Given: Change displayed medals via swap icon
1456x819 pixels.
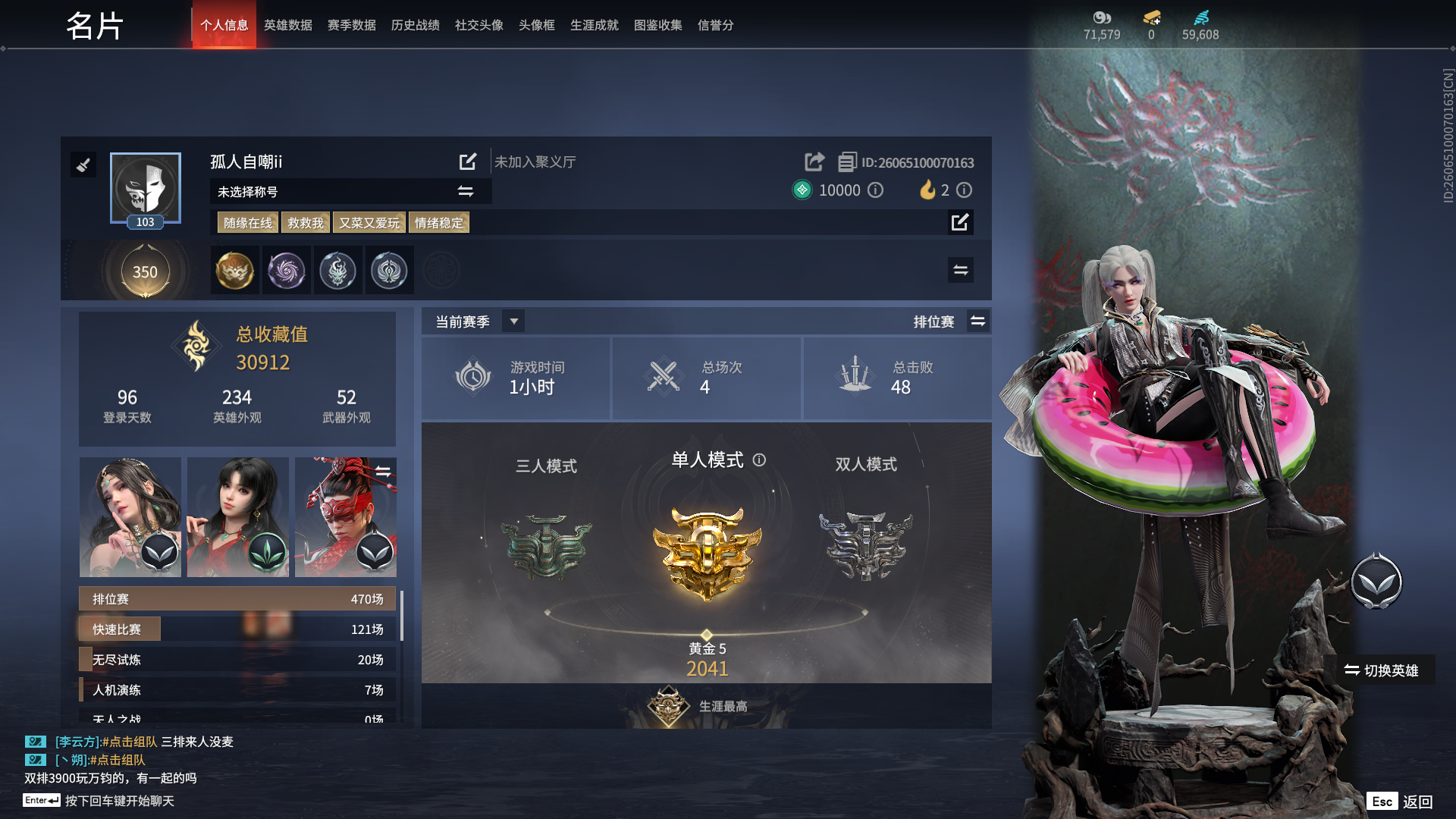Looking at the screenshot, I should pos(960,269).
